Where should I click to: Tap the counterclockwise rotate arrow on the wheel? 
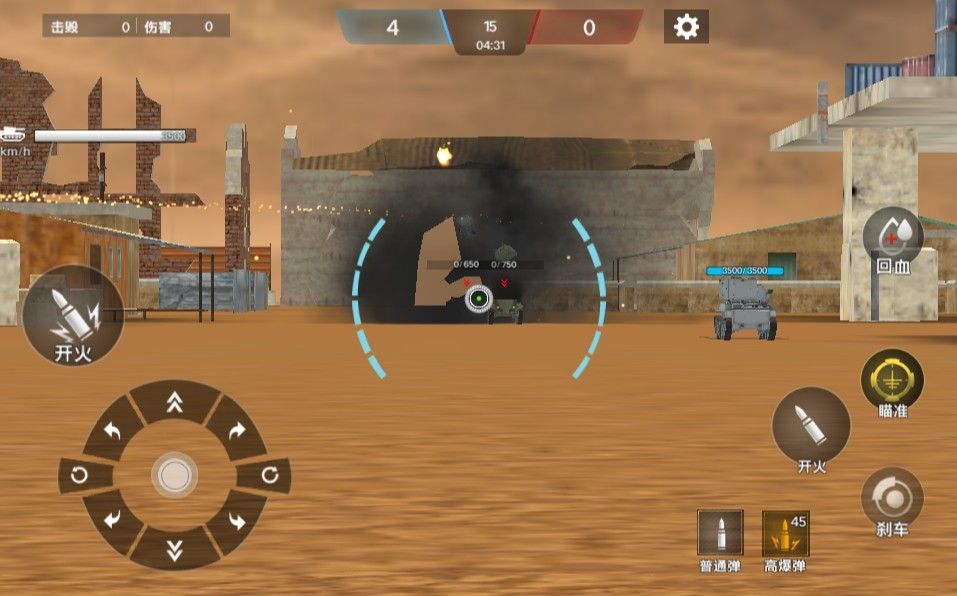pyautogui.click(x=79, y=475)
